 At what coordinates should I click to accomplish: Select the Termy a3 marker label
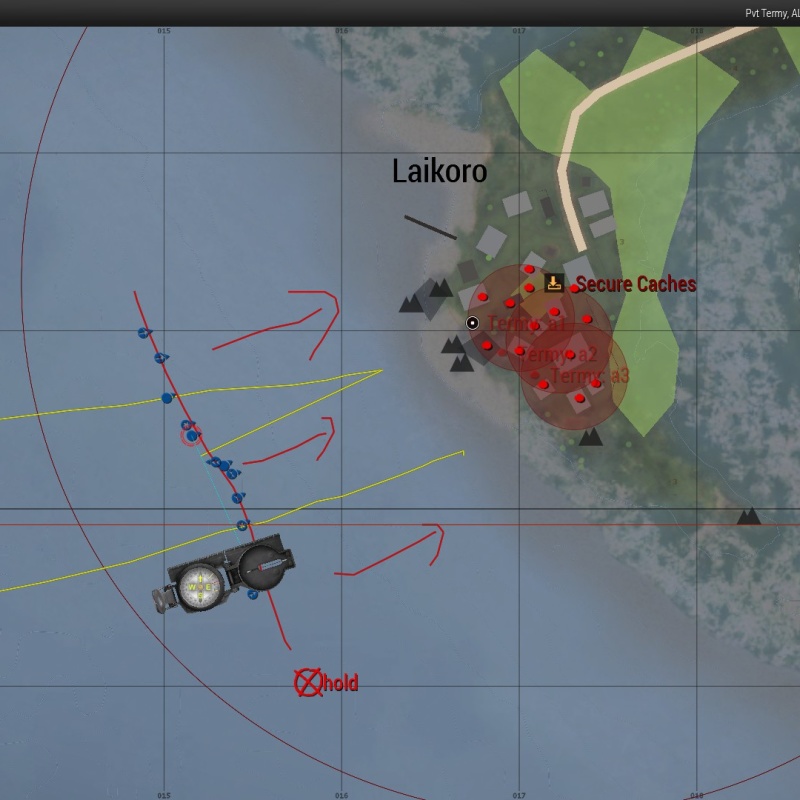590,376
